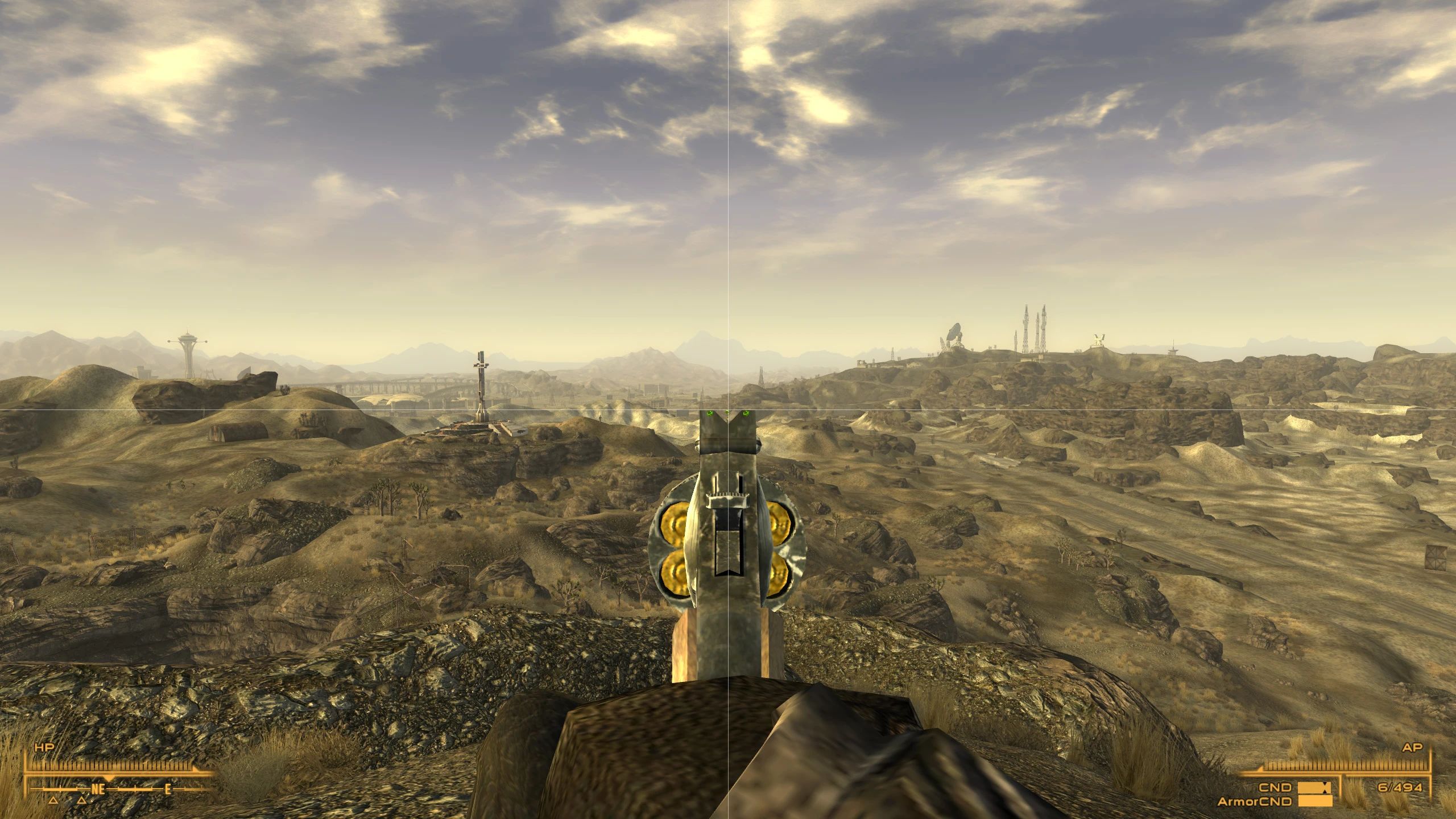Viewport: 1456px width, 819px height.
Task: Click the filled ArmorCND condition bar
Action: pos(1315,801)
